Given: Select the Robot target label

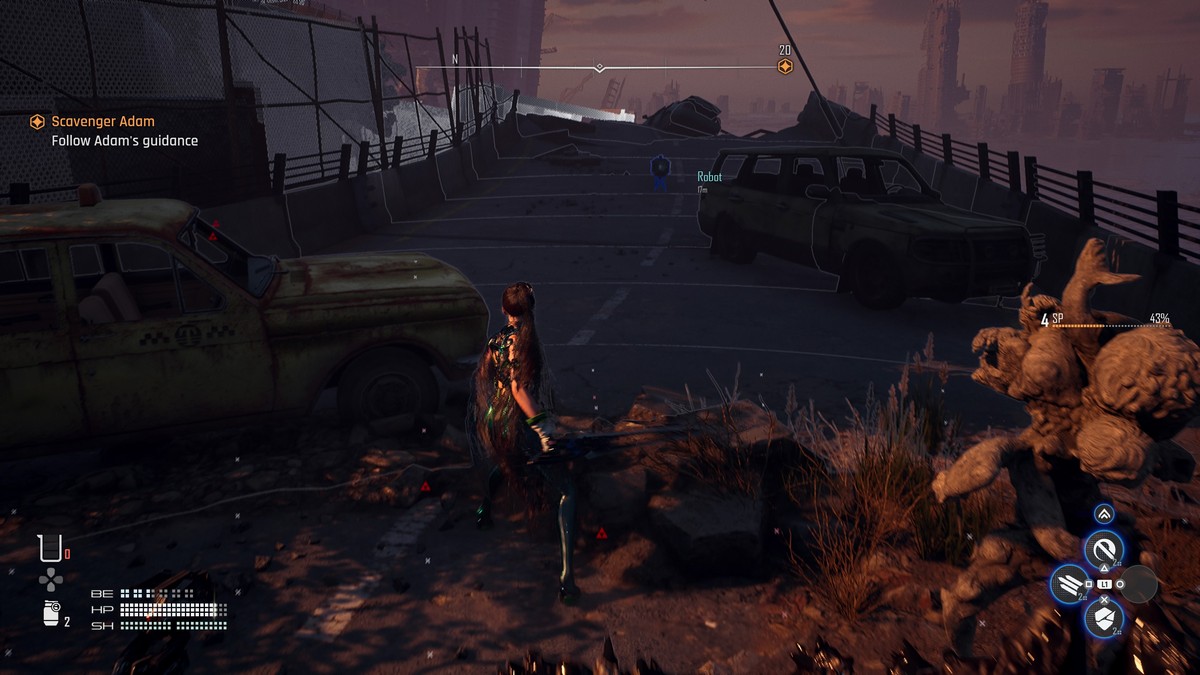Looking at the screenshot, I should pos(709,177).
